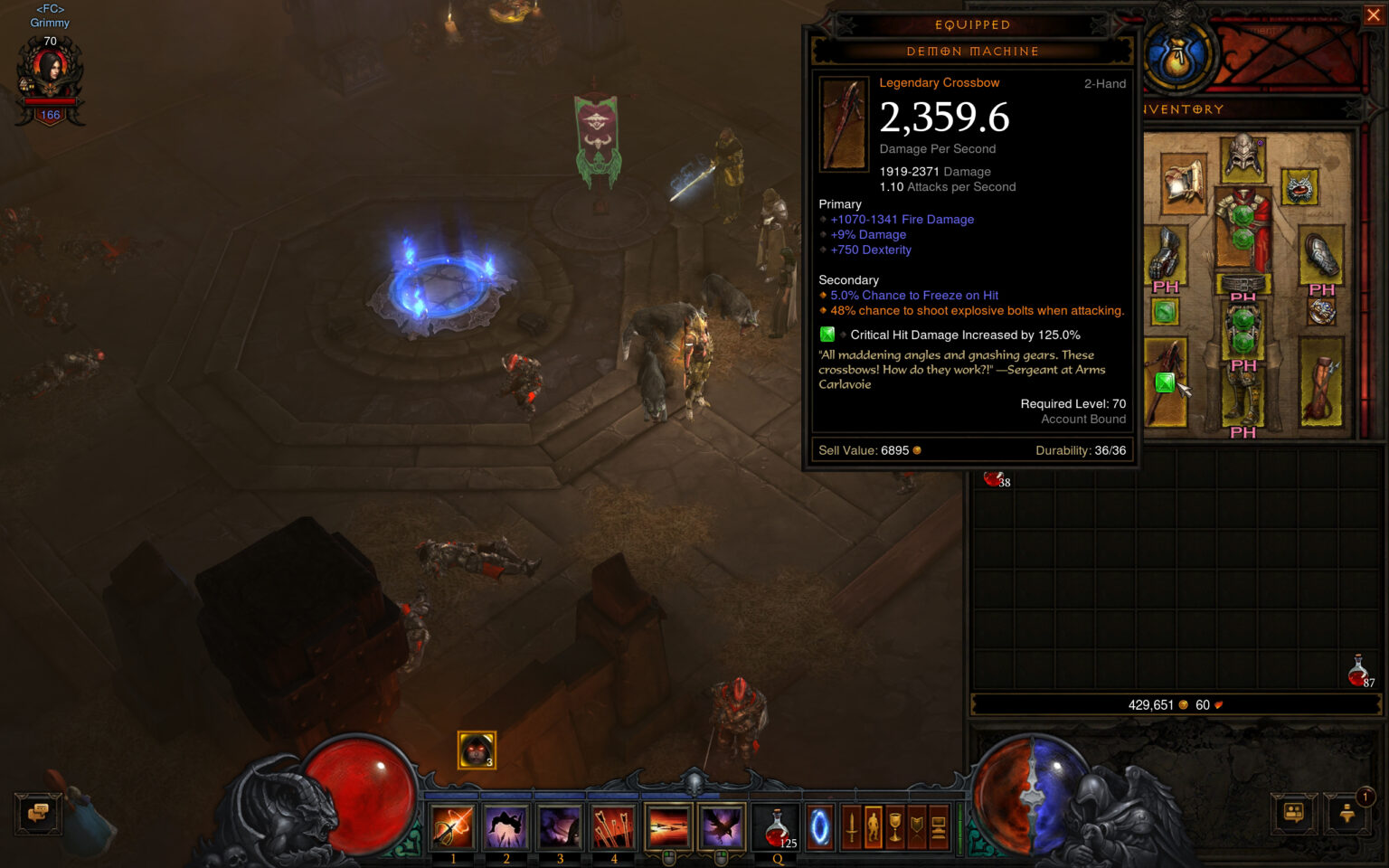The width and height of the screenshot is (1389, 868).
Task: Drink a health potion from the Q slot
Action: click(x=774, y=826)
